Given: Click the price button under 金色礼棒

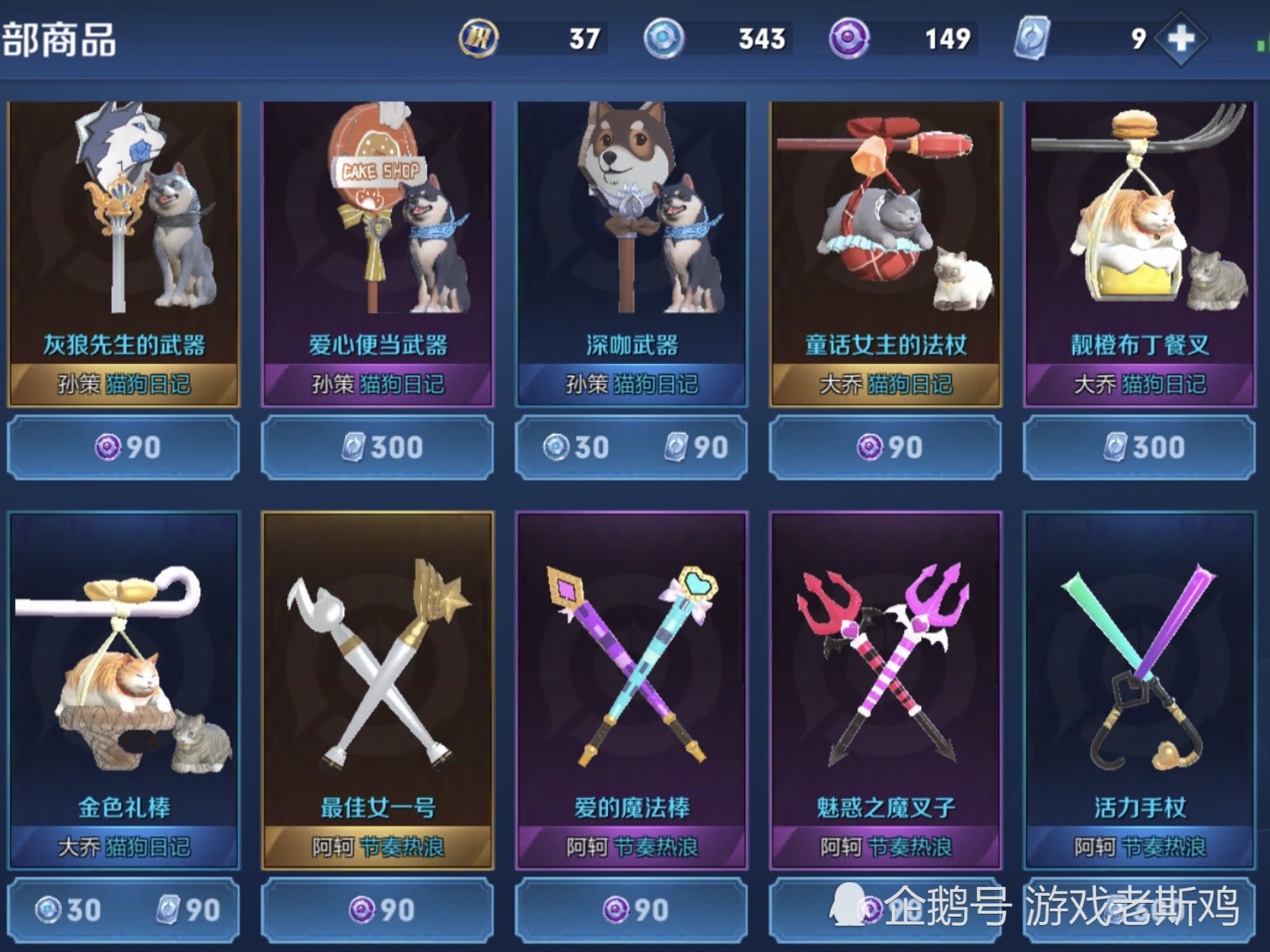Looking at the screenshot, I should 123,910.
